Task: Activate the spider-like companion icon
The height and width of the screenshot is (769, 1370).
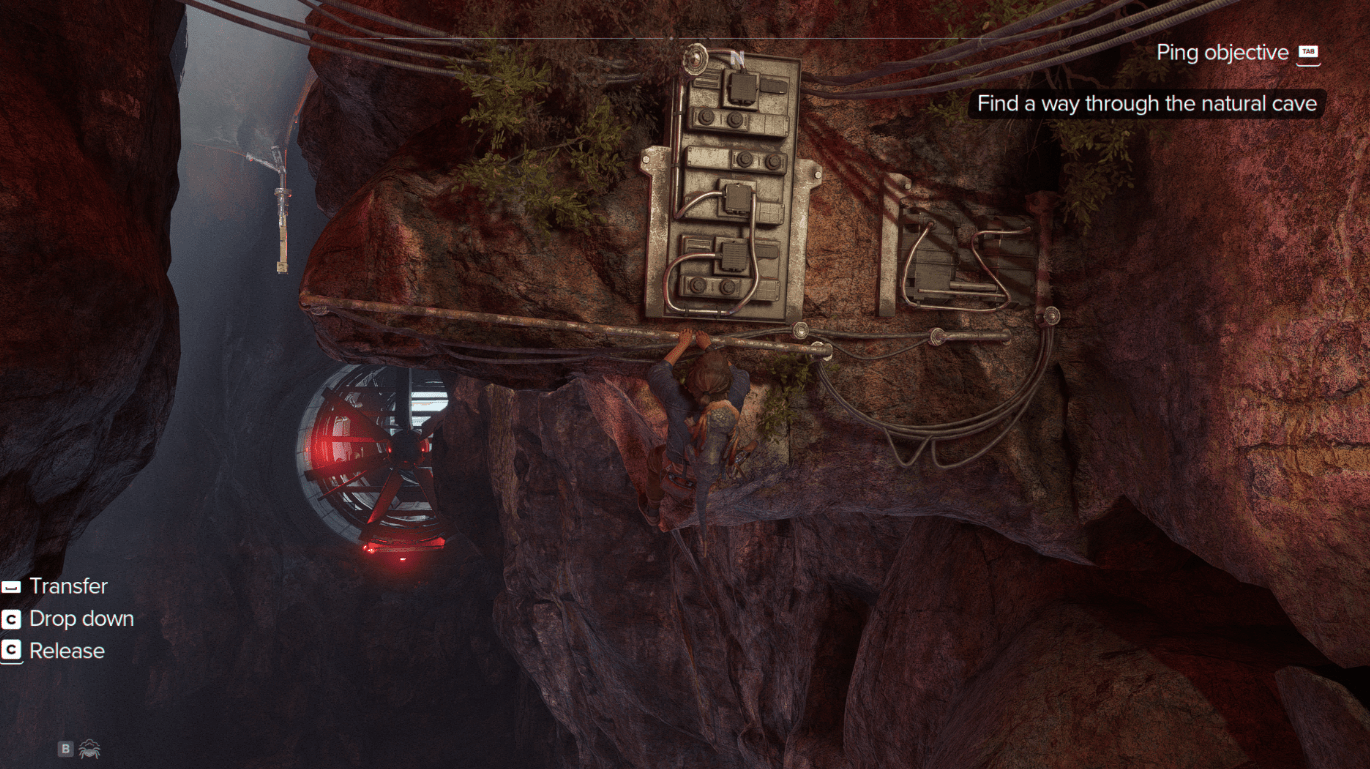Action: 89,748
